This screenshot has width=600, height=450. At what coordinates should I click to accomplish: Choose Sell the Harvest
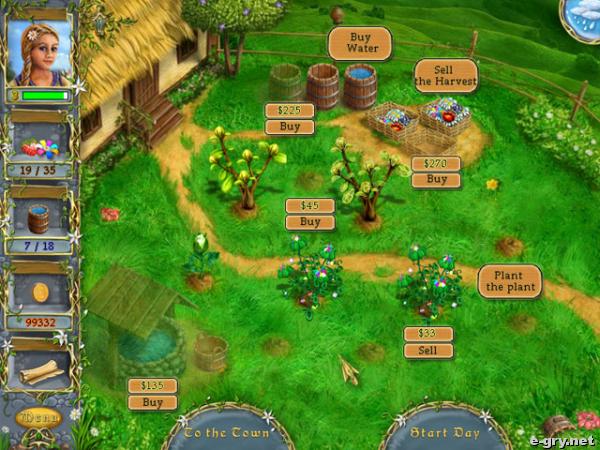(446, 75)
